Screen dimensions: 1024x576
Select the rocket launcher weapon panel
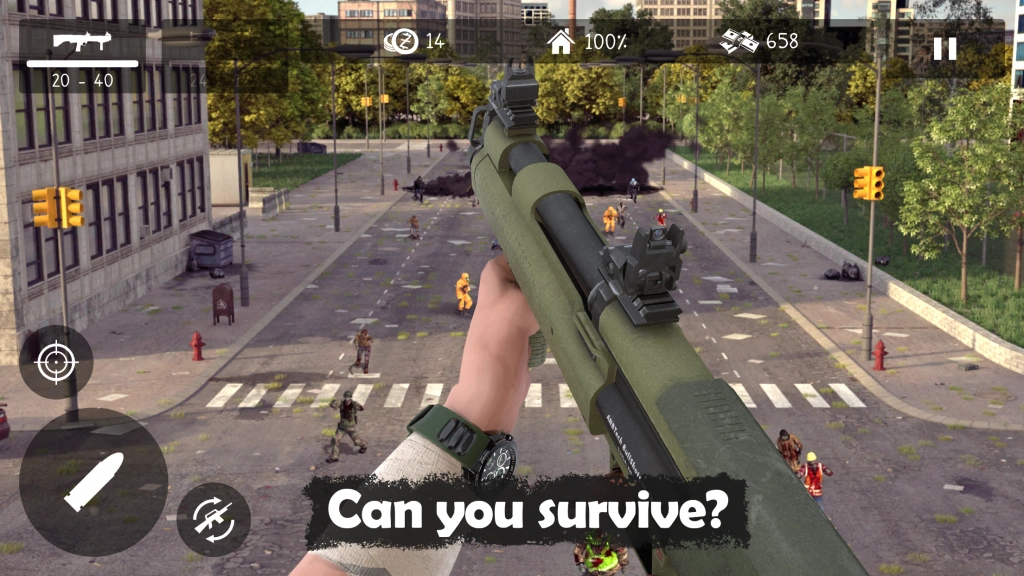tap(83, 58)
